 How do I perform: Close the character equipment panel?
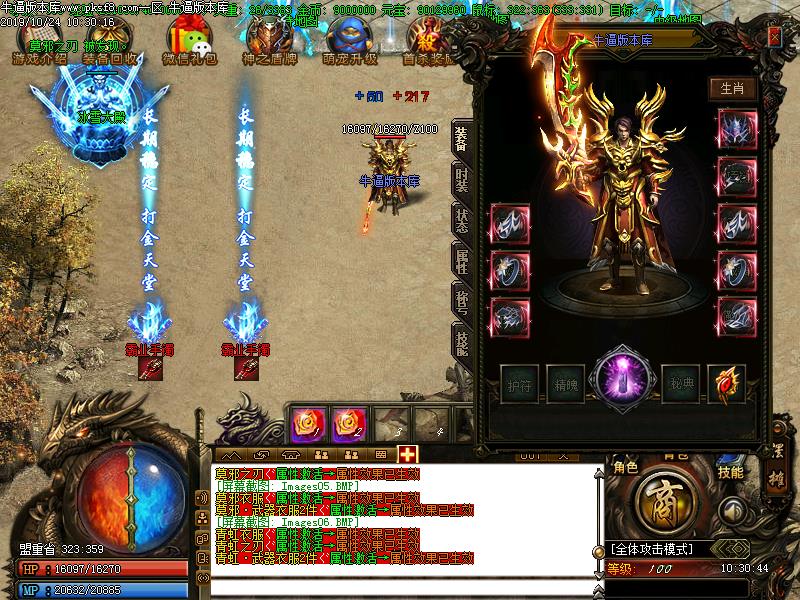[774, 35]
